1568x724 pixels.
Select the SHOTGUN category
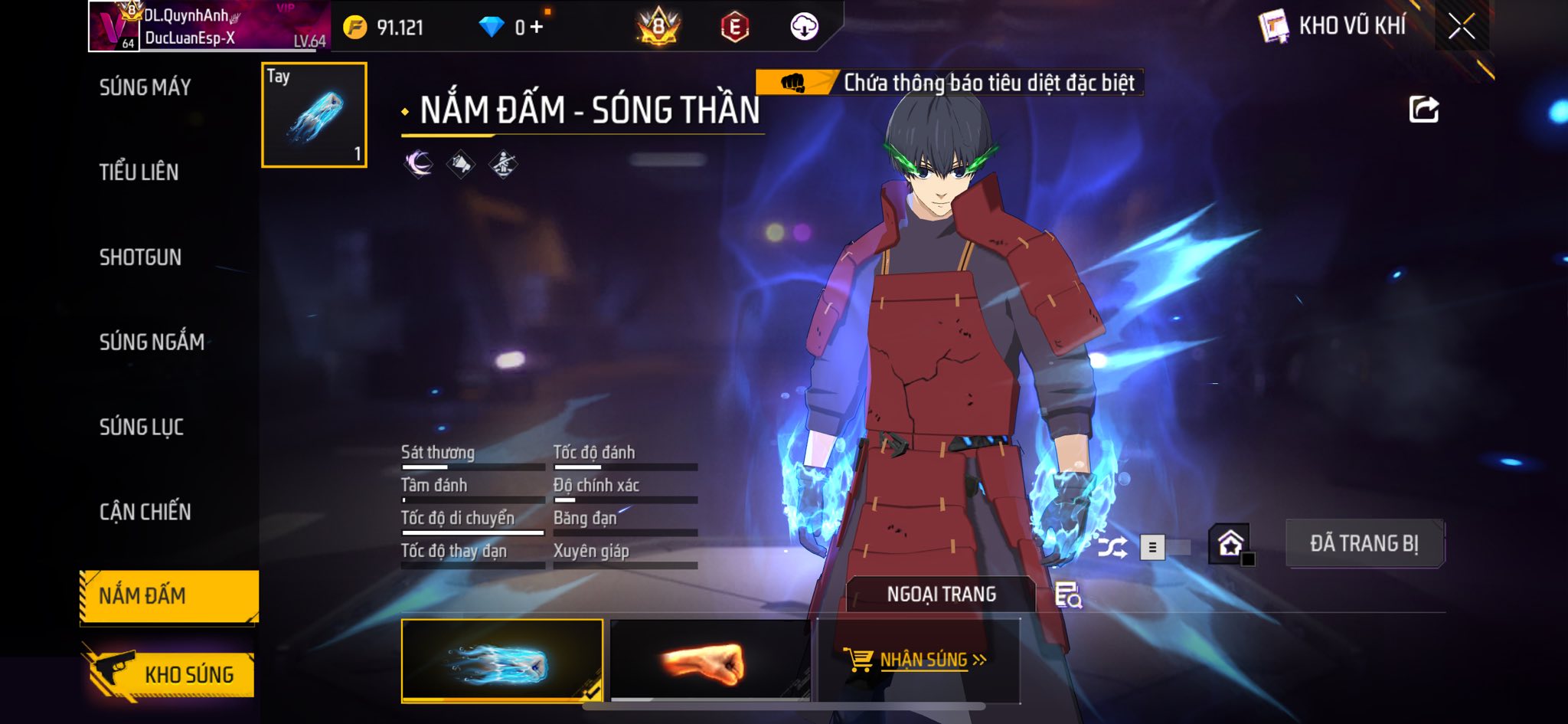140,257
